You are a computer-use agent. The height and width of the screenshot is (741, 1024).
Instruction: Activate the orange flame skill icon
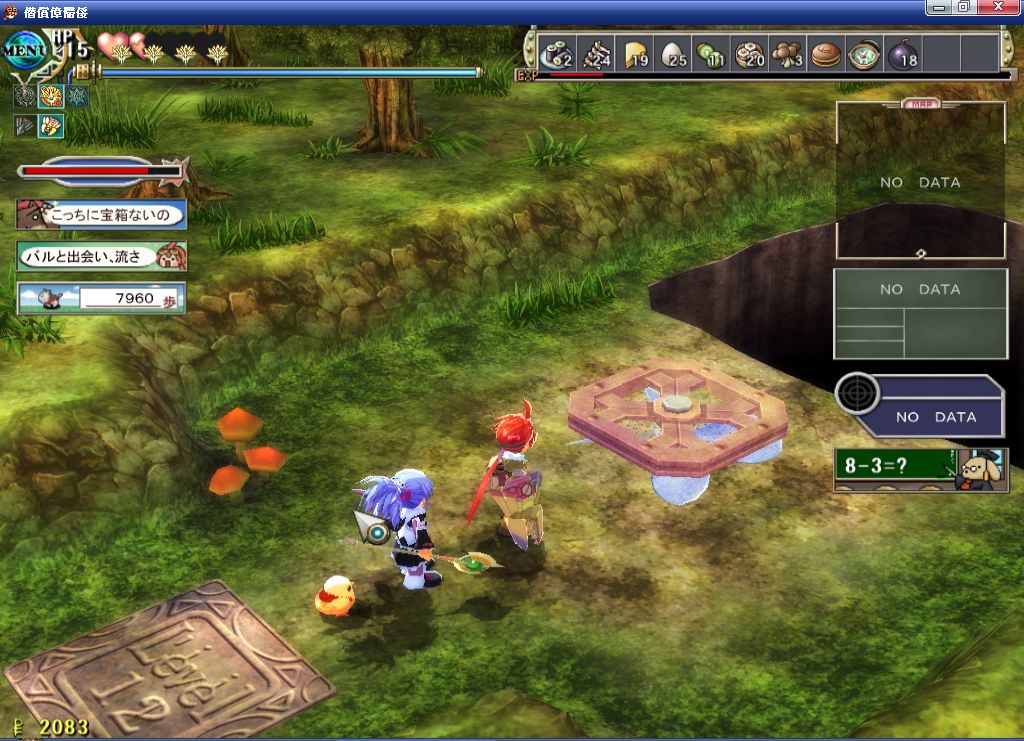pos(49,97)
